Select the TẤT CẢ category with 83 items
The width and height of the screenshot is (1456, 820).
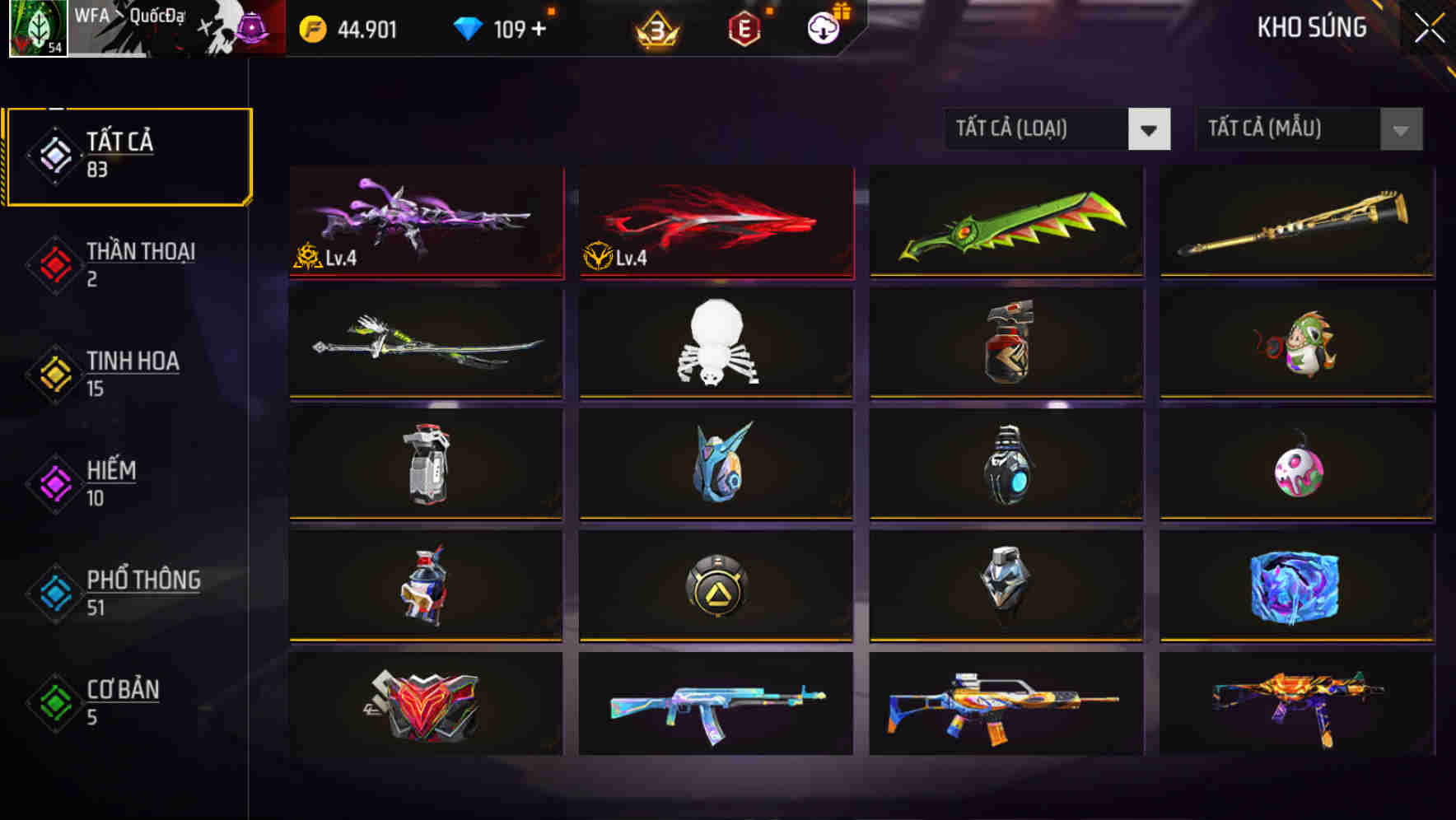[x=128, y=155]
